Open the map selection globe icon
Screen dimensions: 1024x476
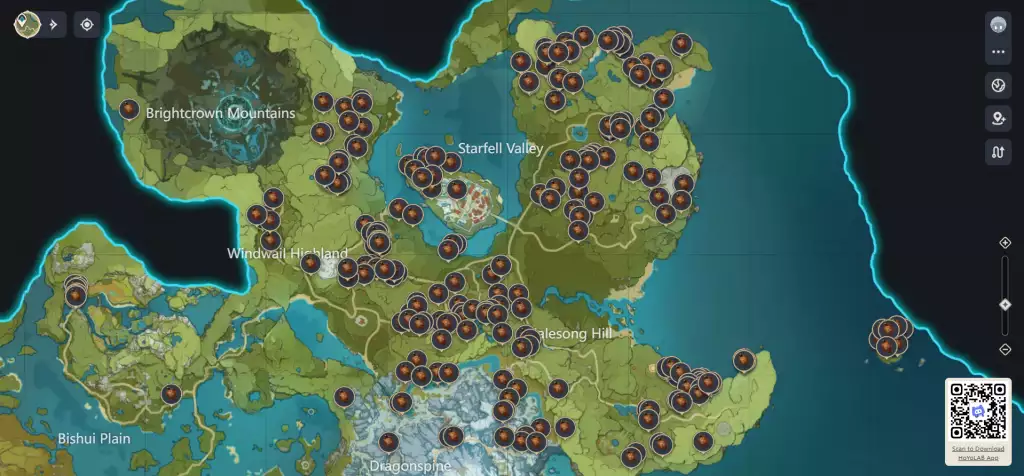[x=26, y=24]
